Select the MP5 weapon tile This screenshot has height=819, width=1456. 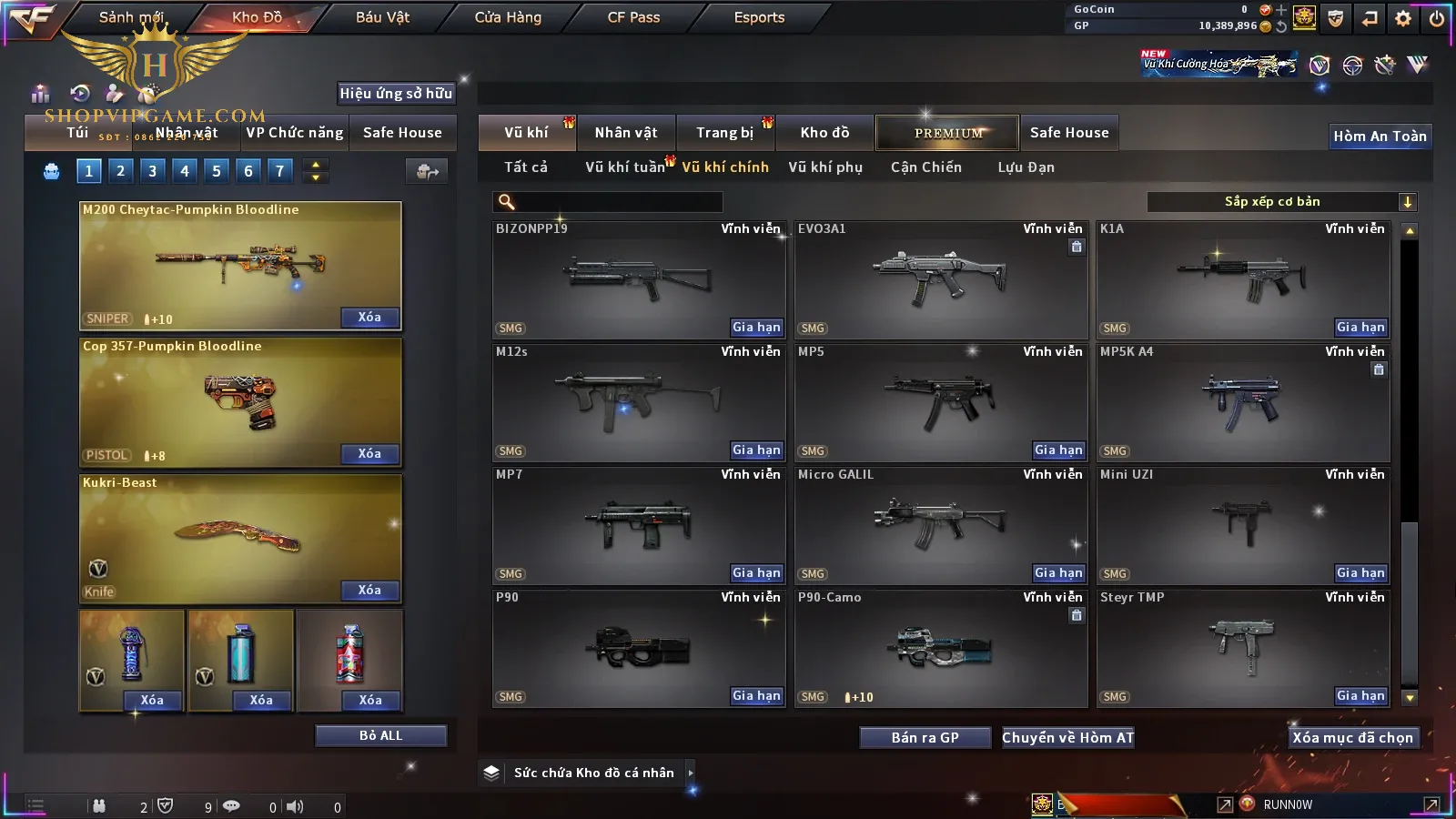click(x=940, y=400)
